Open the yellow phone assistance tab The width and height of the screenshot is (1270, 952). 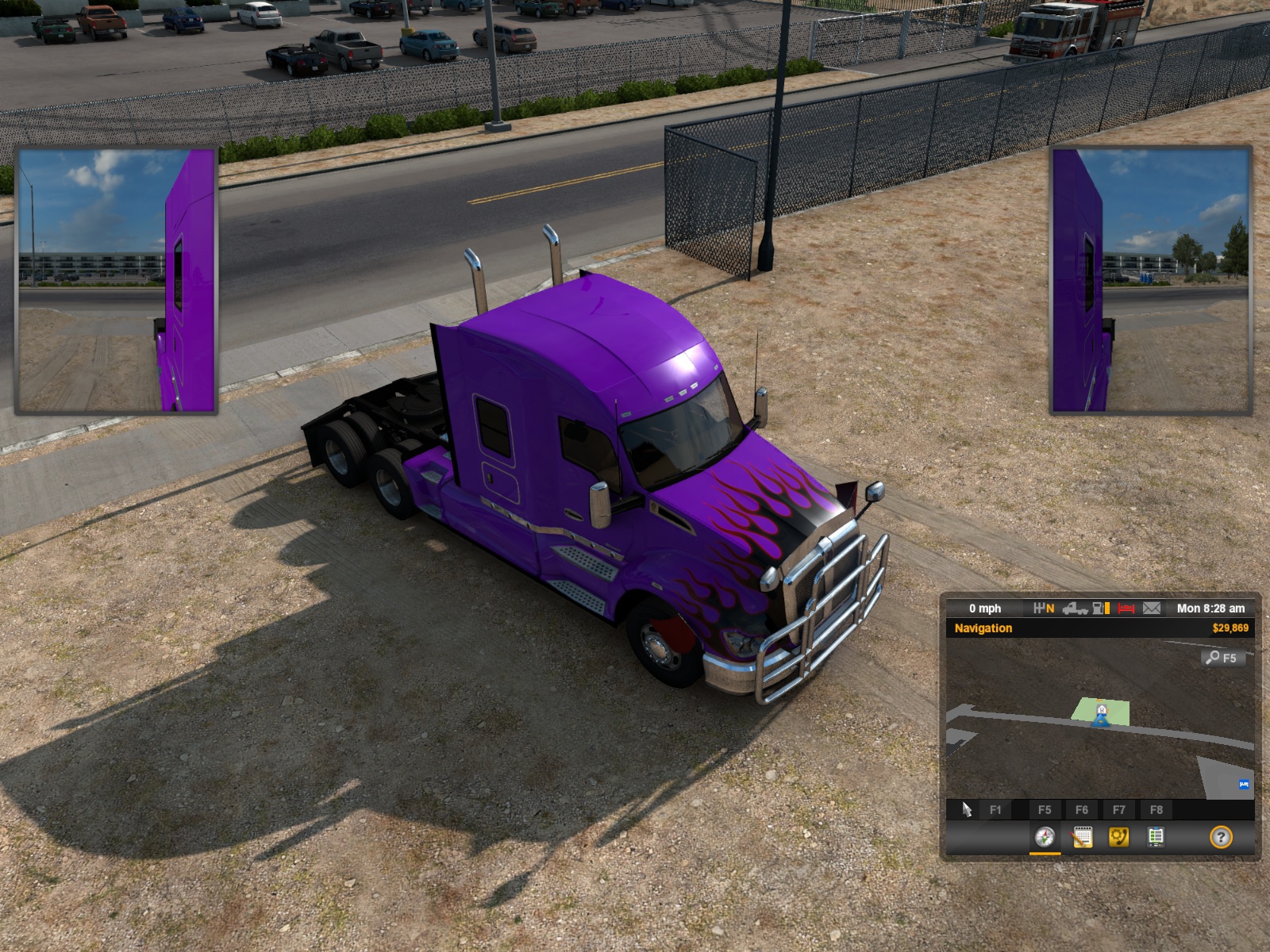[1118, 837]
